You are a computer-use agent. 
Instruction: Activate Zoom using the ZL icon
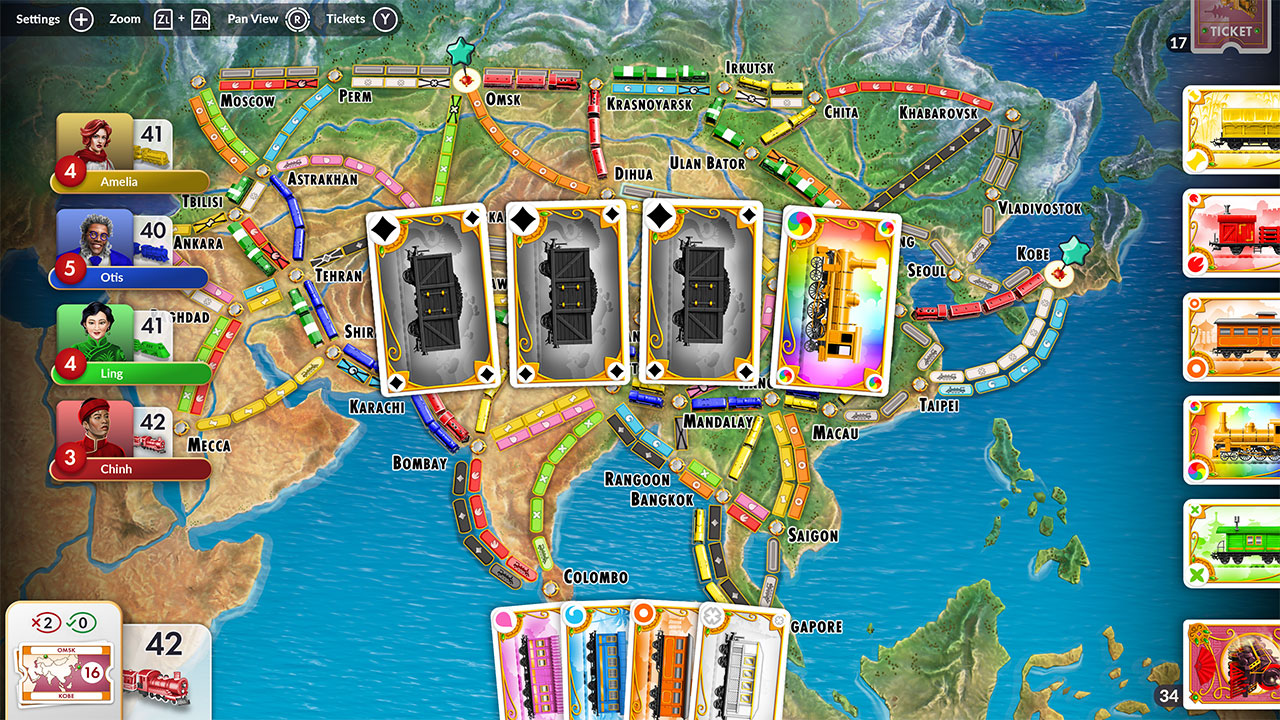(165, 18)
